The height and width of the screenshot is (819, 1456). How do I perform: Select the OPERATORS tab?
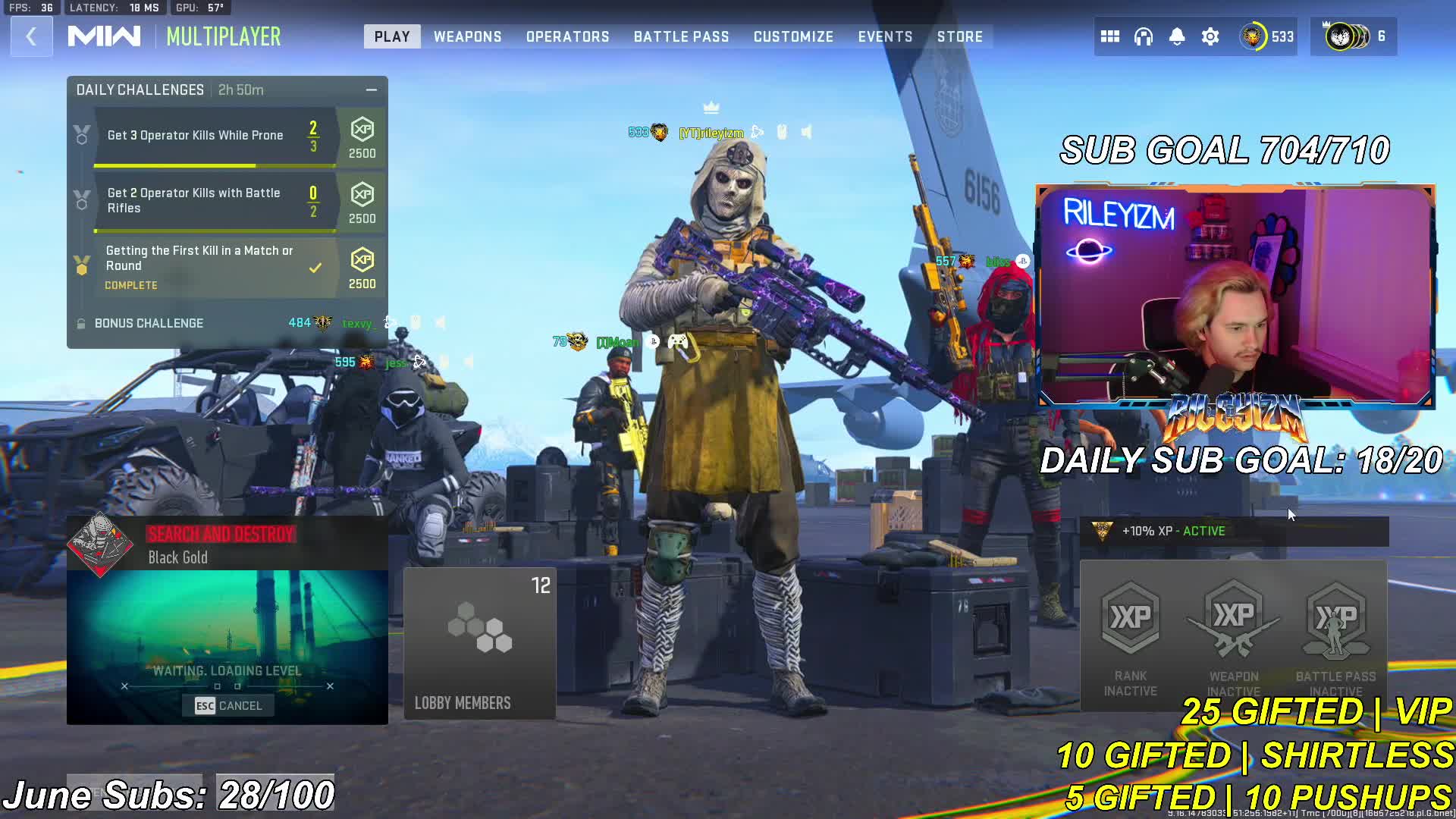pos(567,36)
